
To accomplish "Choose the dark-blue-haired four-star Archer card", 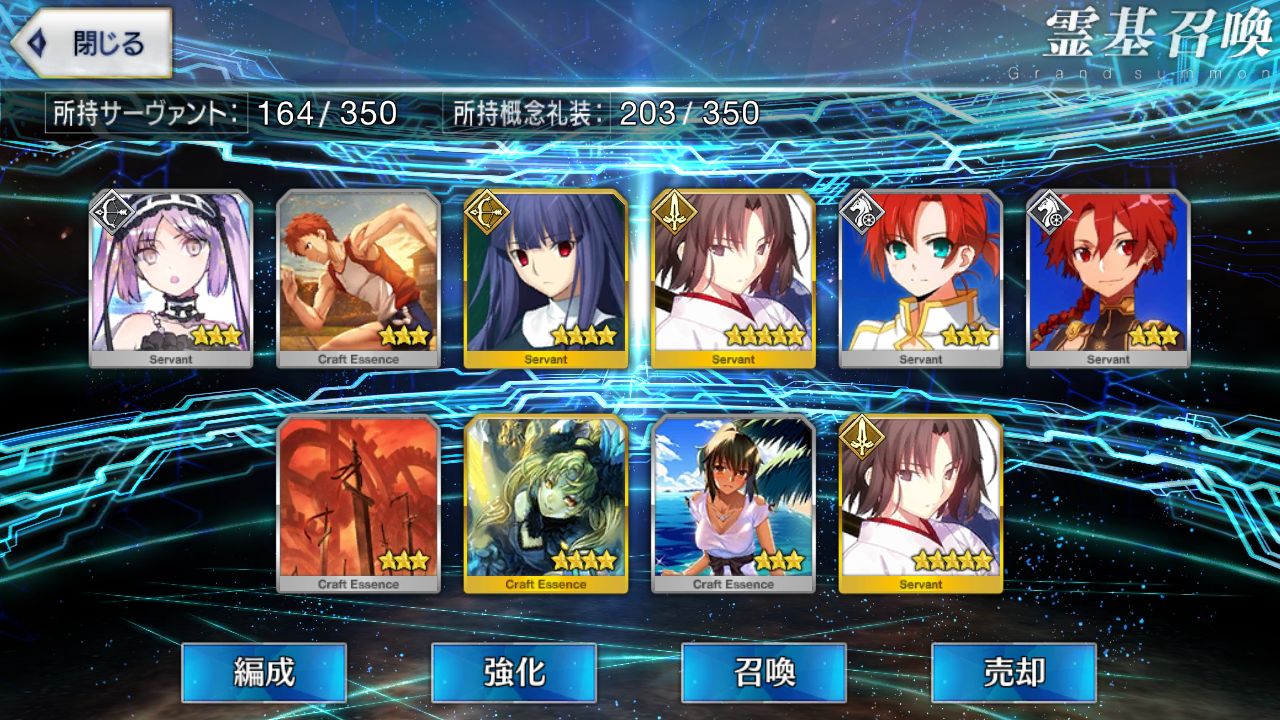I will 546,278.
